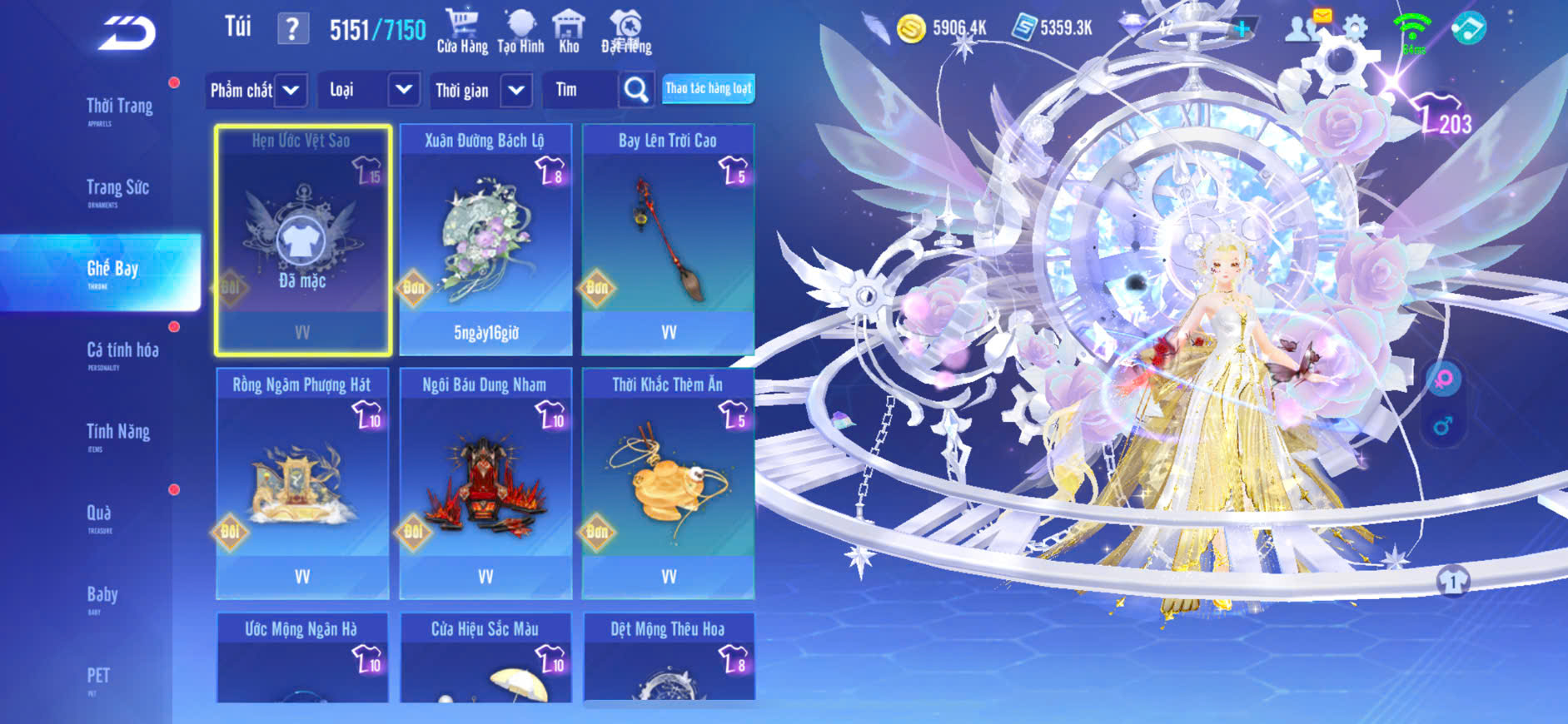Open the Phẩm chất dropdown filter
Image resolution: width=1568 pixels, height=724 pixels.
click(256, 90)
